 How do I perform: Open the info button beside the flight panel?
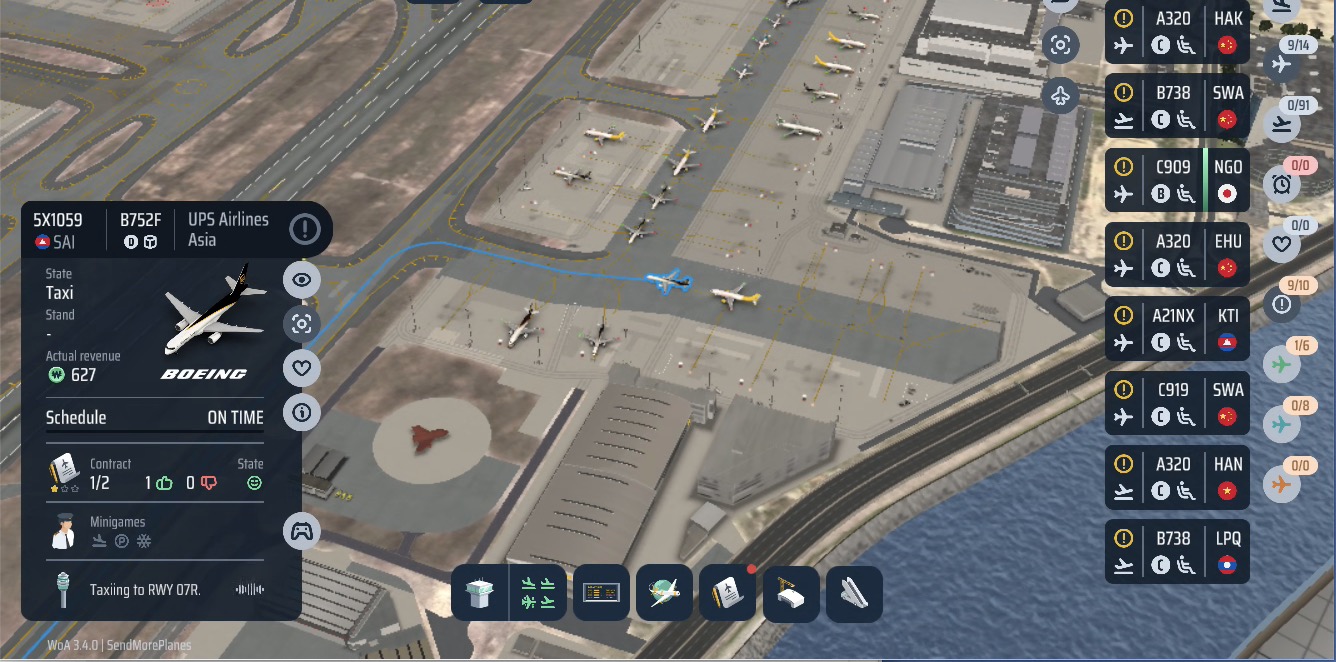[302, 412]
